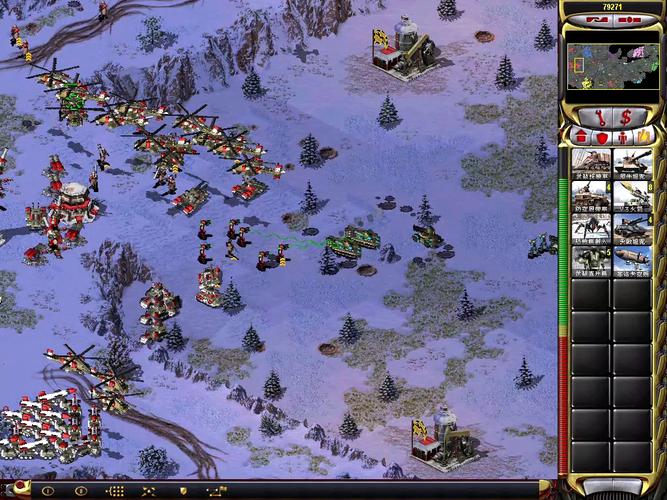Click the X-shaped scatter command button
This screenshot has width=667, height=500.
[x=148, y=491]
